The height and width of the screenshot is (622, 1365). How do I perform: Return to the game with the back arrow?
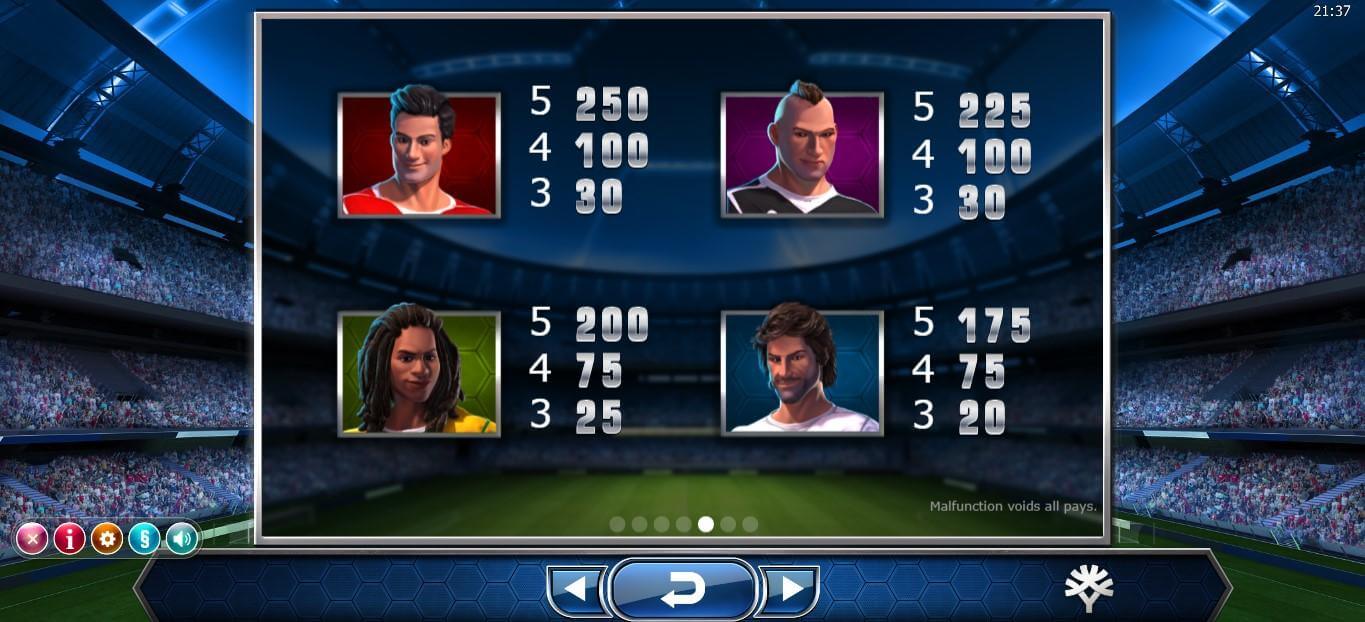(683, 589)
